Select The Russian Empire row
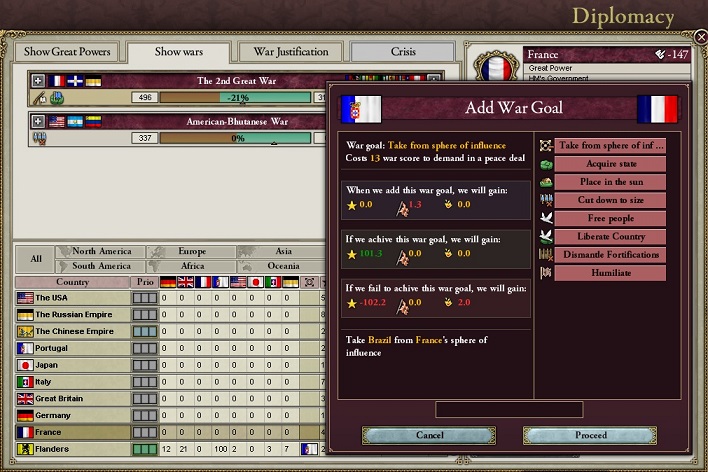708x472 pixels. click(x=75, y=314)
